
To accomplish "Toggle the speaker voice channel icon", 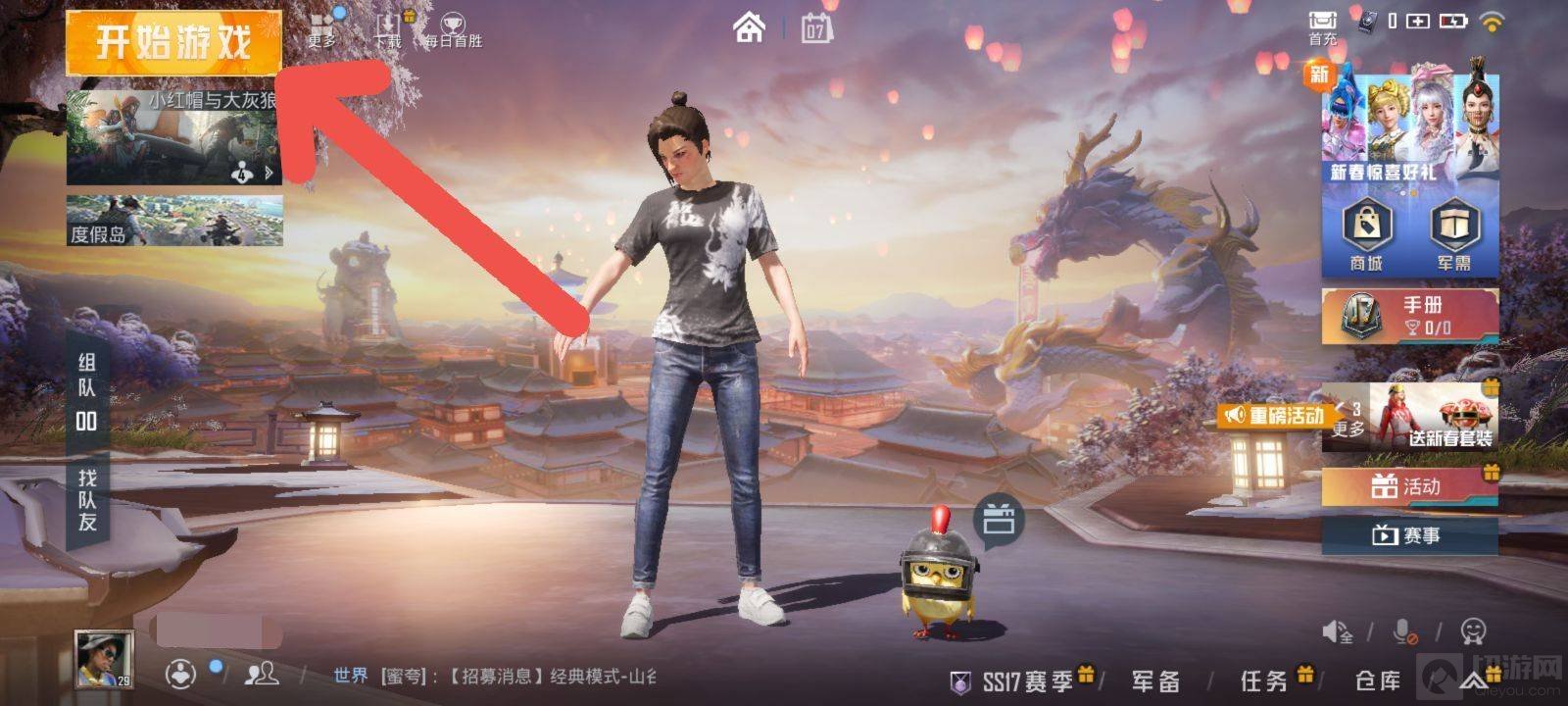I will tap(1338, 631).
